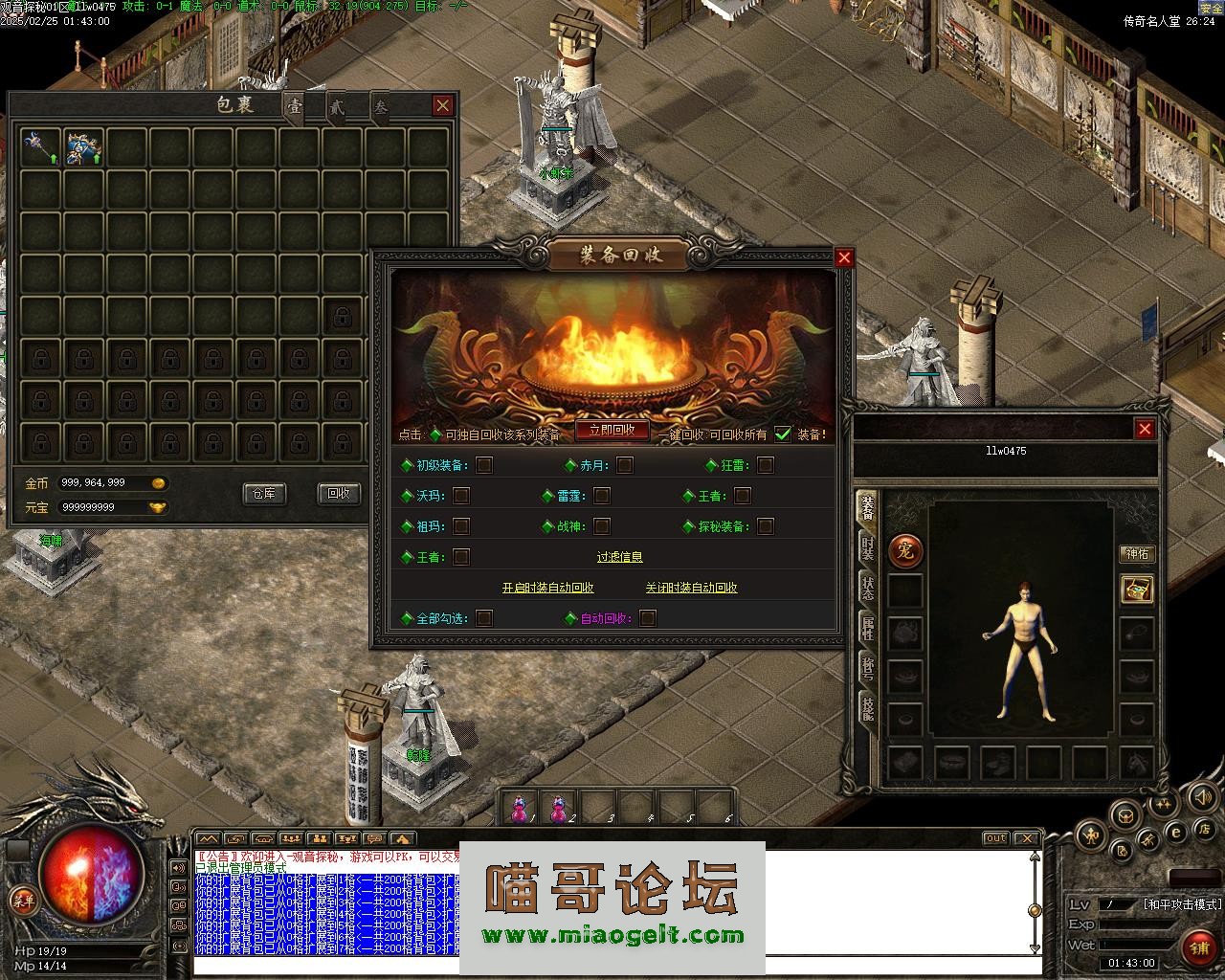Image resolution: width=1225 pixels, height=980 pixels.
Task: Enable the 赤月 recycle checkbox
Action: [x=625, y=465]
